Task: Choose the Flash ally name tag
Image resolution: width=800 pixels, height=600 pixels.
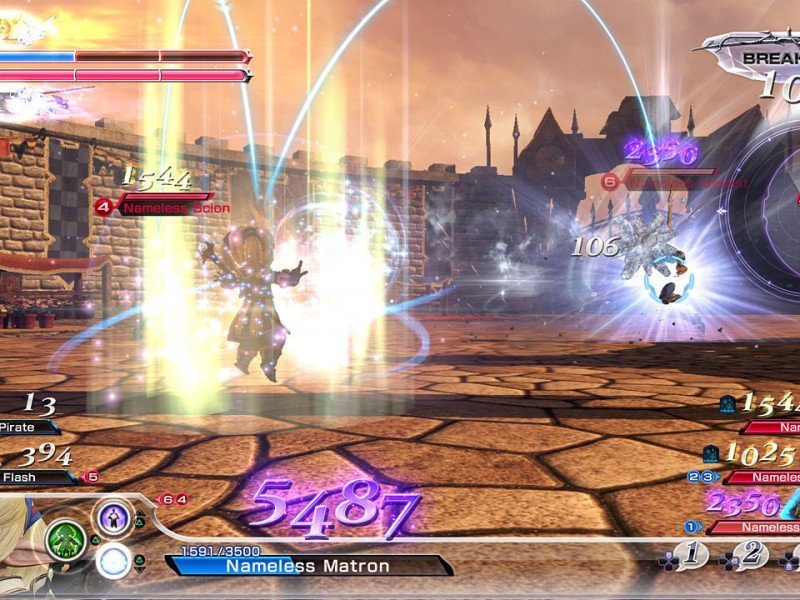Action: (28, 477)
